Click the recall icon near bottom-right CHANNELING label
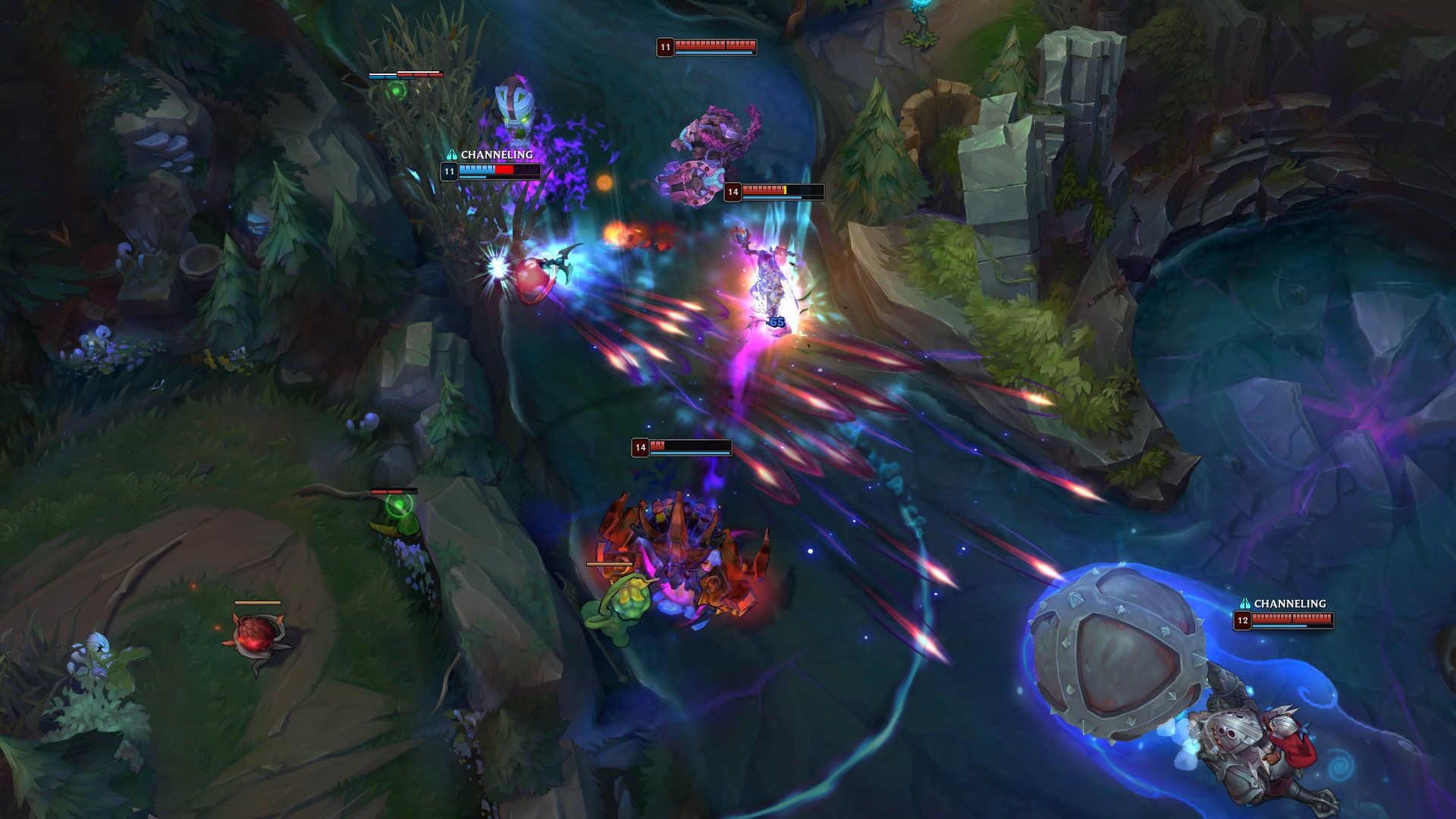 pos(1243,604)
